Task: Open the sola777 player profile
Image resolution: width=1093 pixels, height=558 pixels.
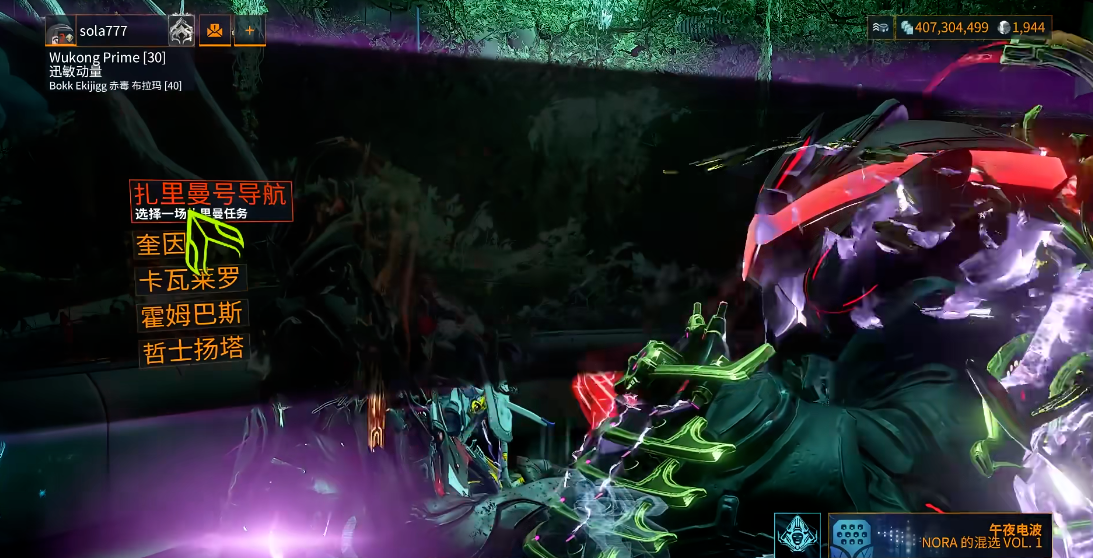Action: click(104, 31)
